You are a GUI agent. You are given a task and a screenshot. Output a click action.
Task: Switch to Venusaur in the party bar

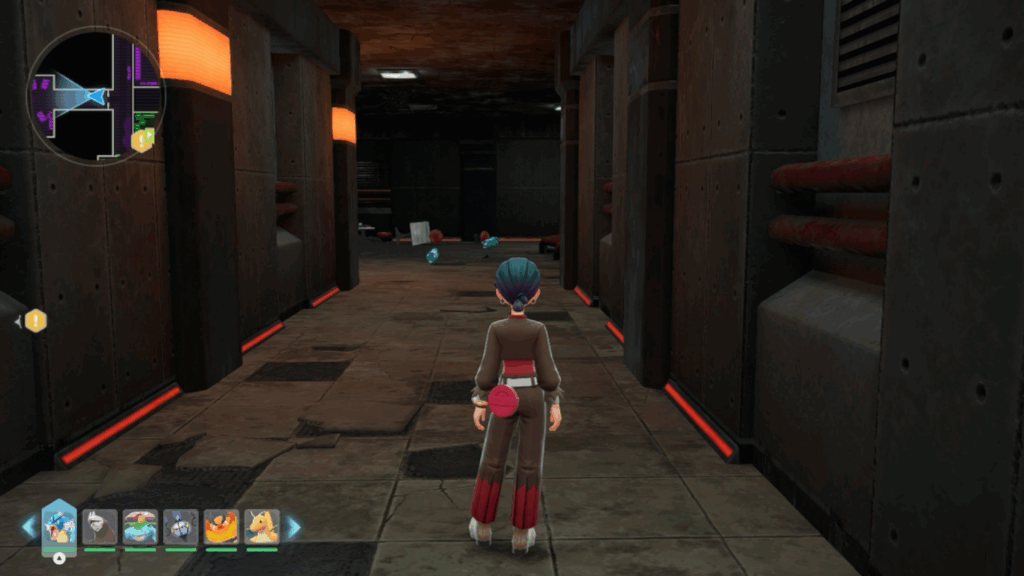(x=140, y=526)
